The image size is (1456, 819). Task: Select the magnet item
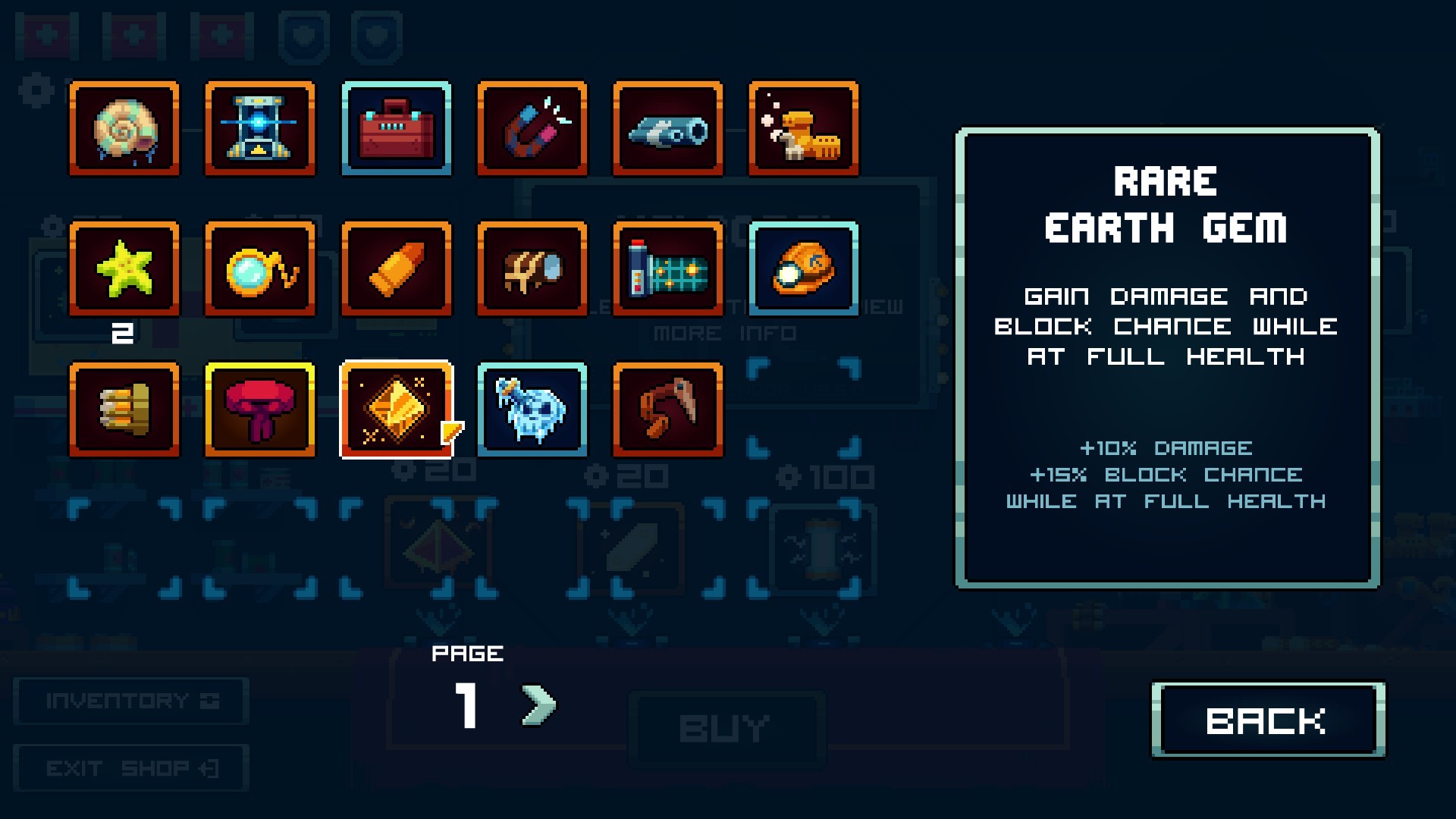tap(532, 129)
